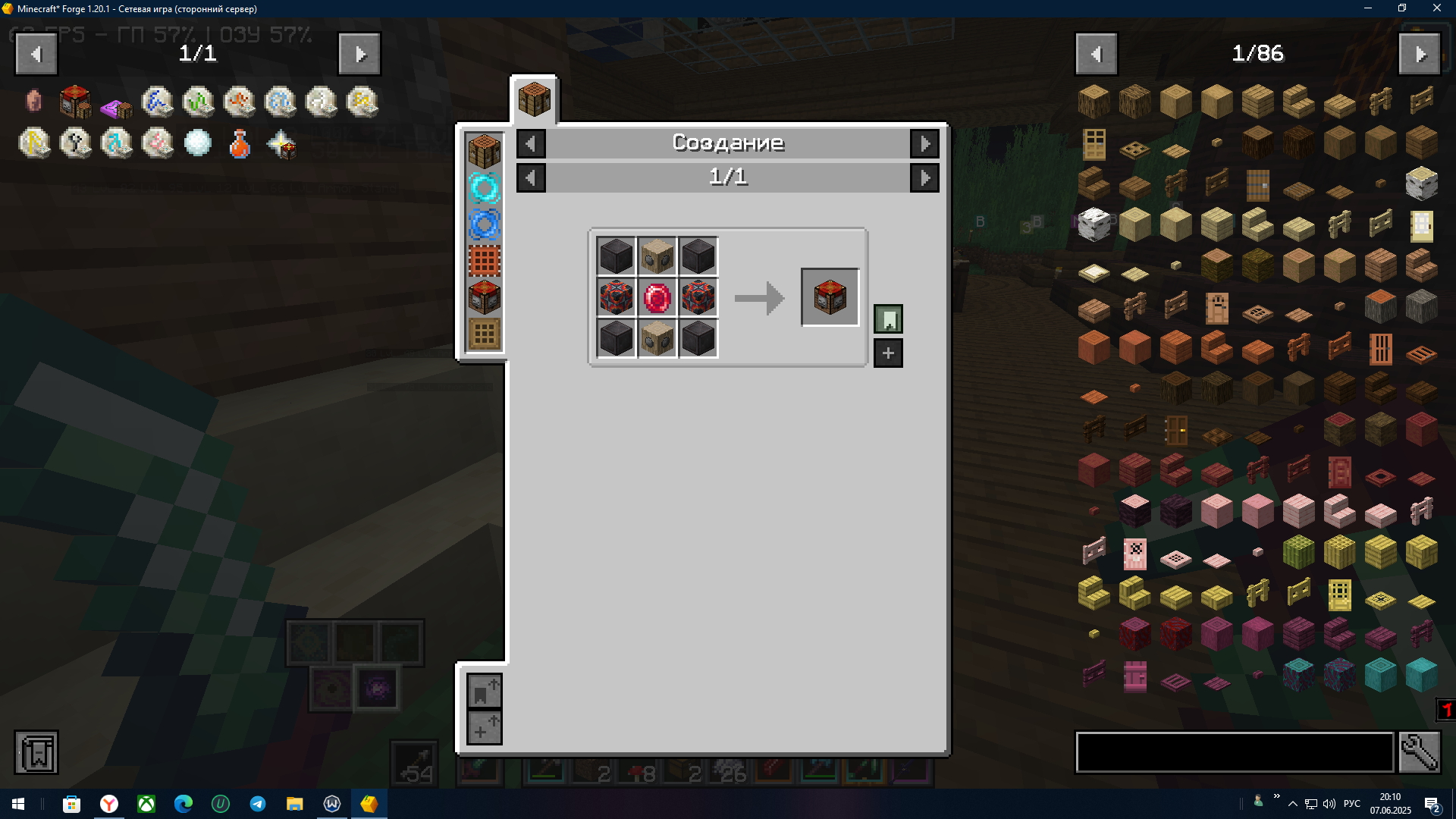
Task: Click the item search text field
Action: tap(1235, 752)
